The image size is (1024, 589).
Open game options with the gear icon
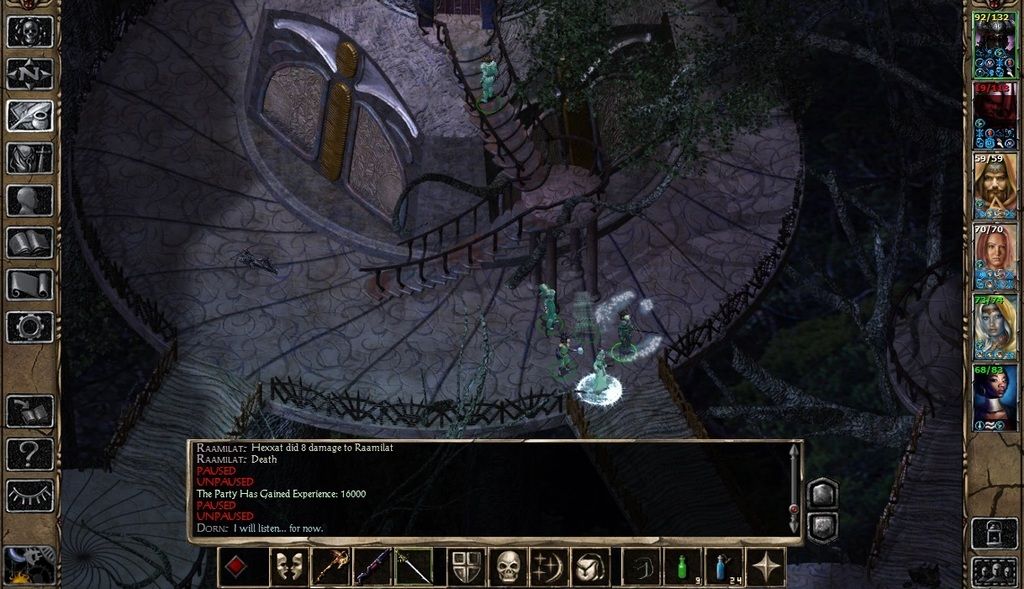tap(30, 326)
